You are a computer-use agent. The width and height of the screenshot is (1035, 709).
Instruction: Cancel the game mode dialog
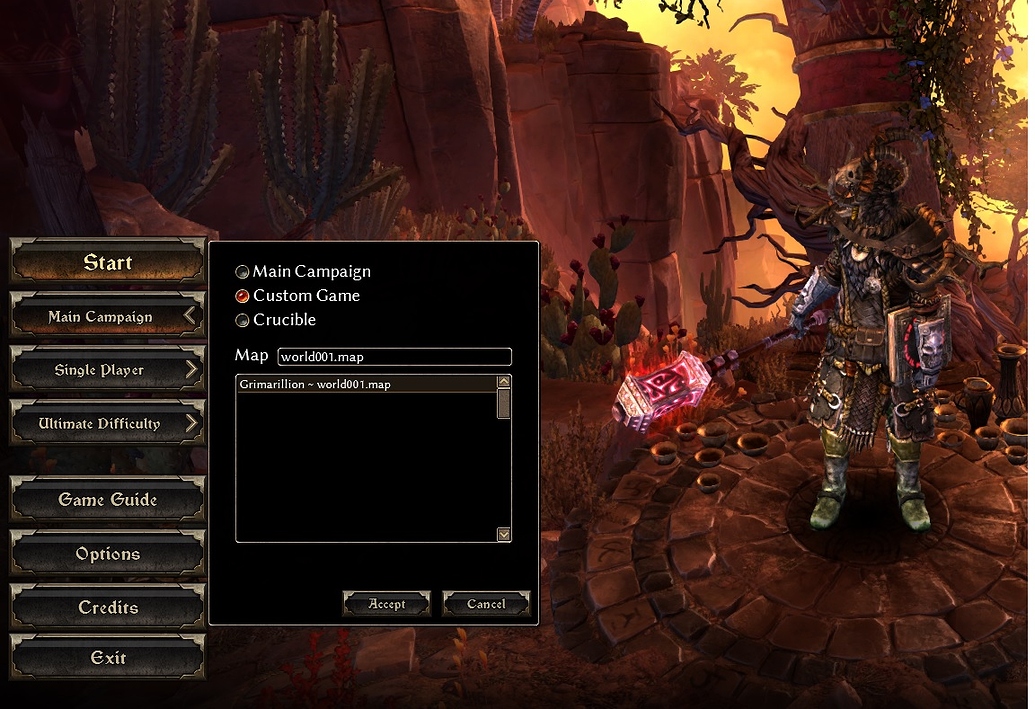tap(486, 604)
